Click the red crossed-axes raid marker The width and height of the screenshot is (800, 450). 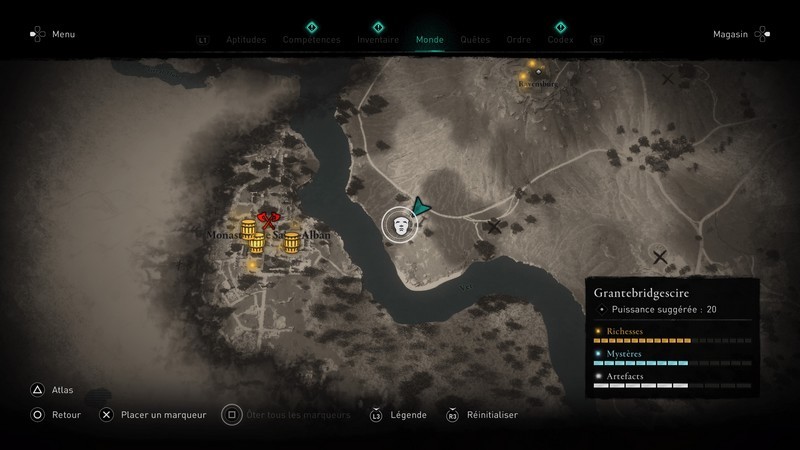266,219
